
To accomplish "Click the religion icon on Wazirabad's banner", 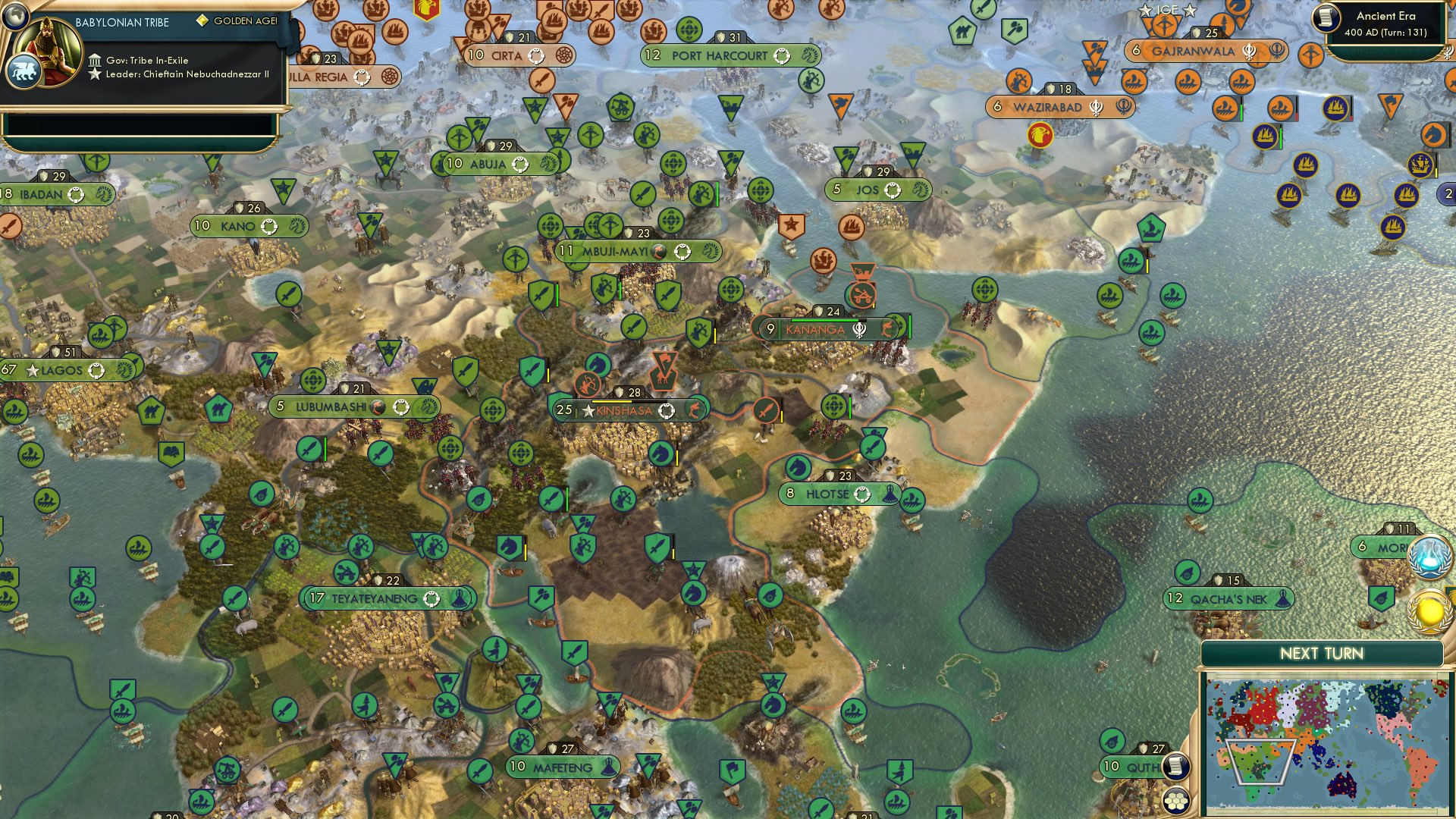I will [1095, 107].
